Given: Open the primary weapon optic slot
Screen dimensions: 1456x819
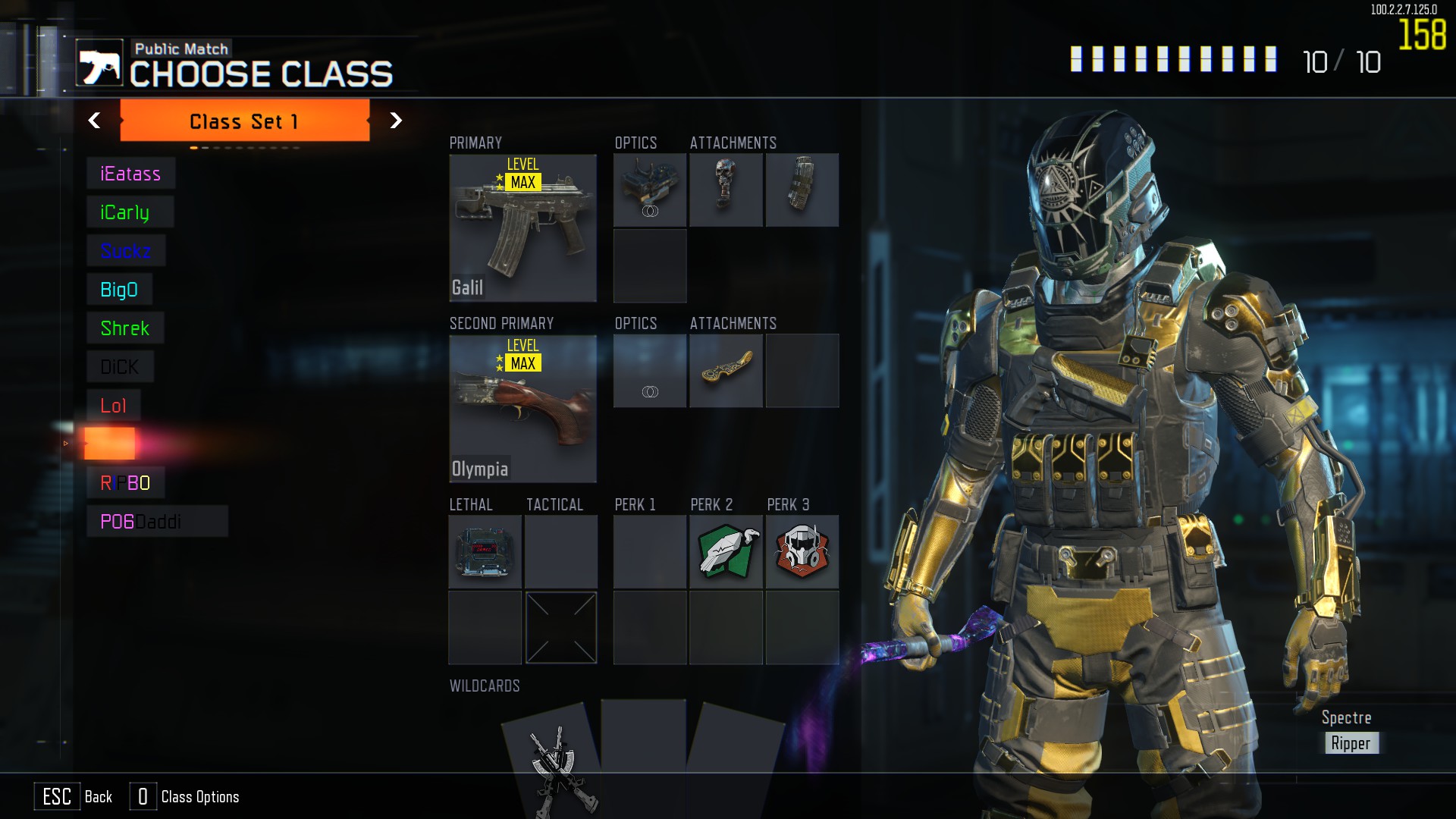Looking at the screenshot, I should pyautogui.click(x=650, y=190).
